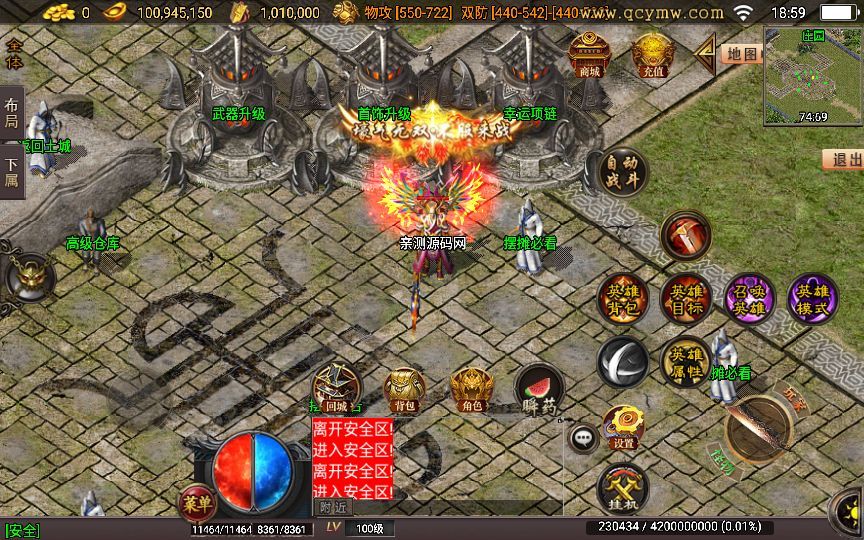Select the 英雄目标 hero target button

pyautogui.click(x=685, y=298)
